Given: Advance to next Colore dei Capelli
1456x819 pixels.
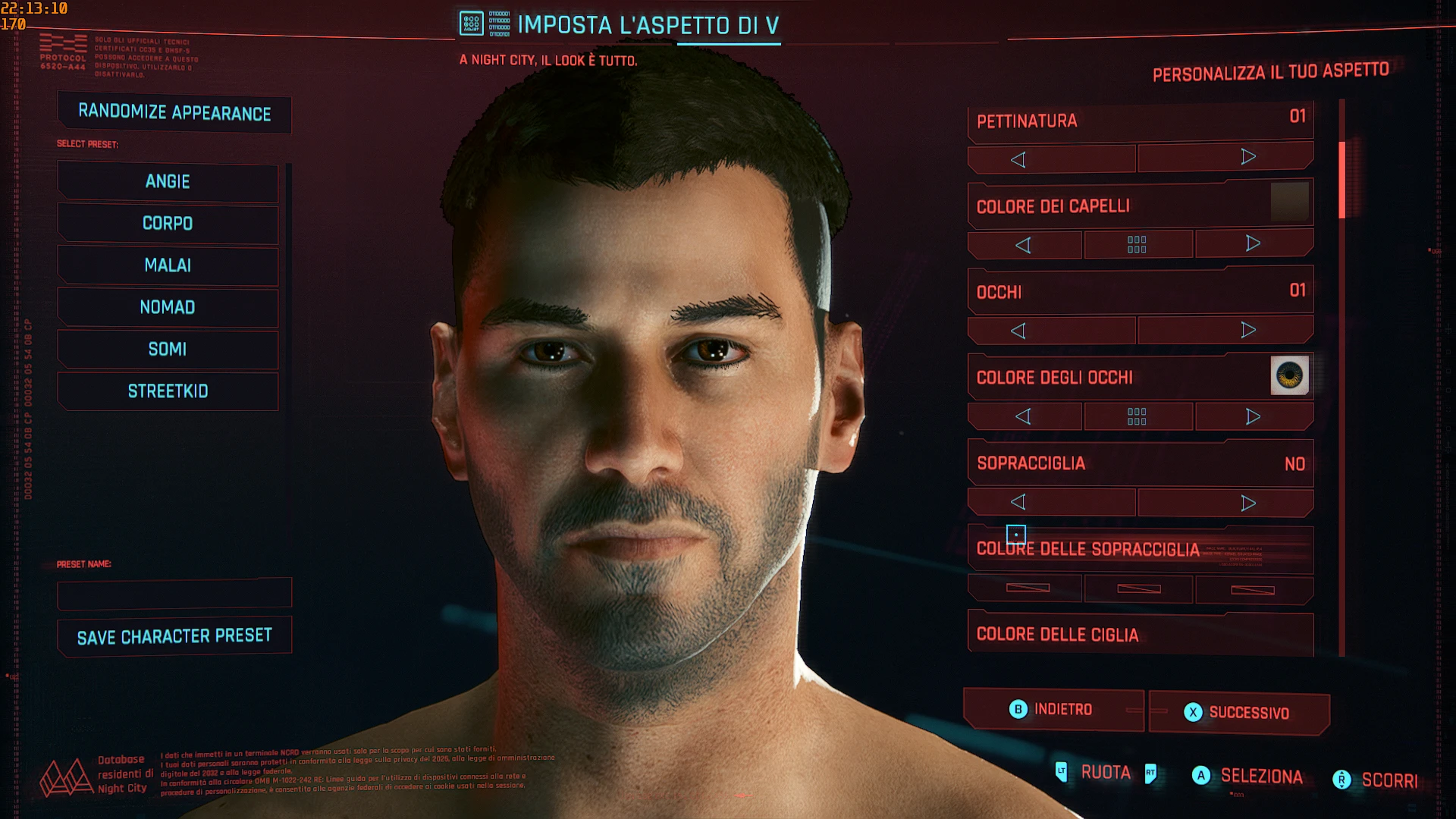Looking at the screenshot, I should [1253, 243].
